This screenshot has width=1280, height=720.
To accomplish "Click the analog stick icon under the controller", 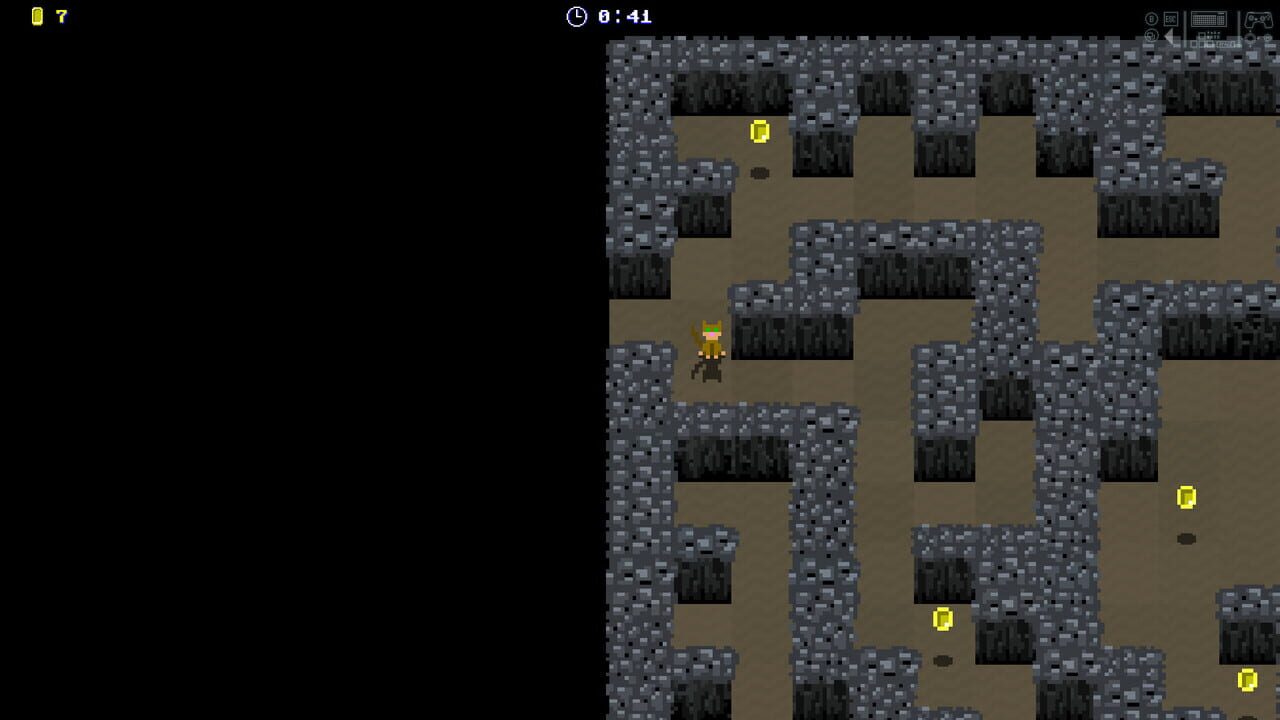I will point(1250,37).
